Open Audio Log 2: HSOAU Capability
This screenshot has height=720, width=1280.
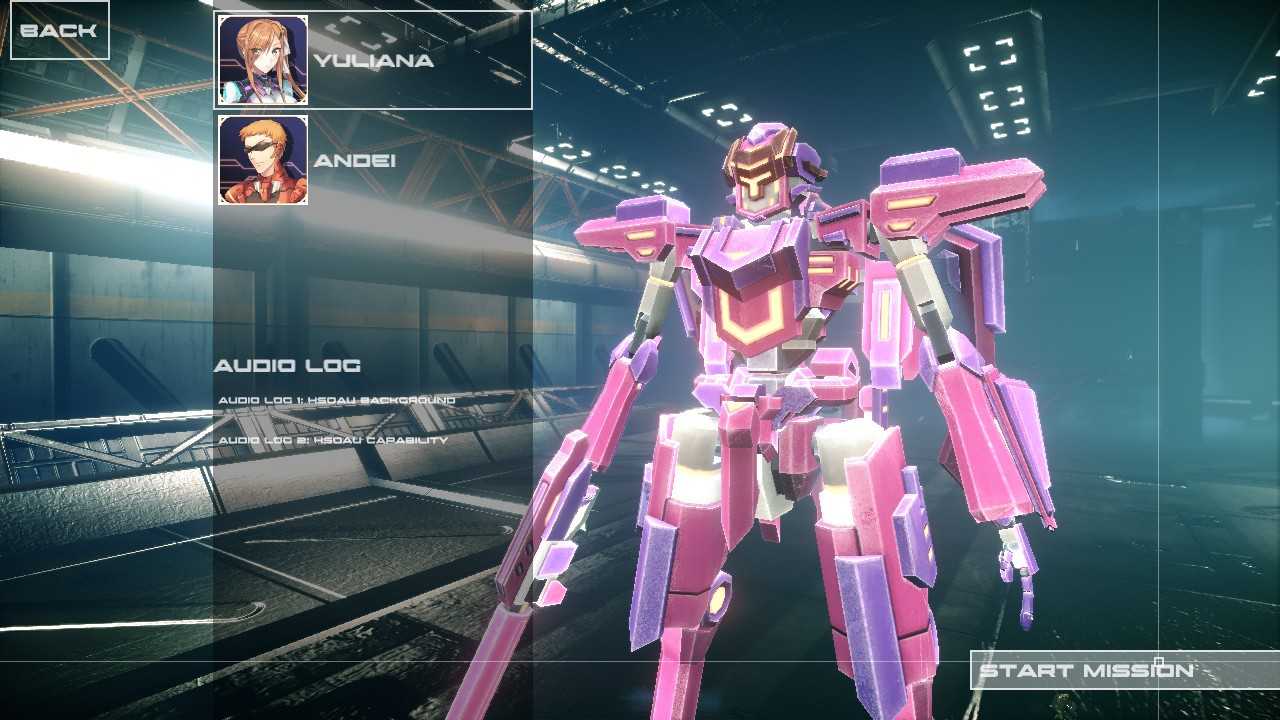pyautogui.click(x=333, y=440)
